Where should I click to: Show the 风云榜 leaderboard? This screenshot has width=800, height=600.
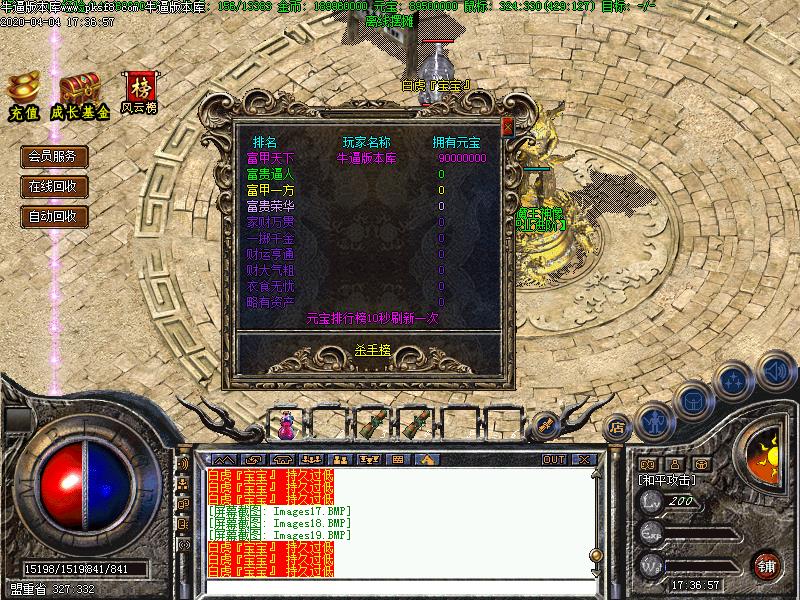139,90
